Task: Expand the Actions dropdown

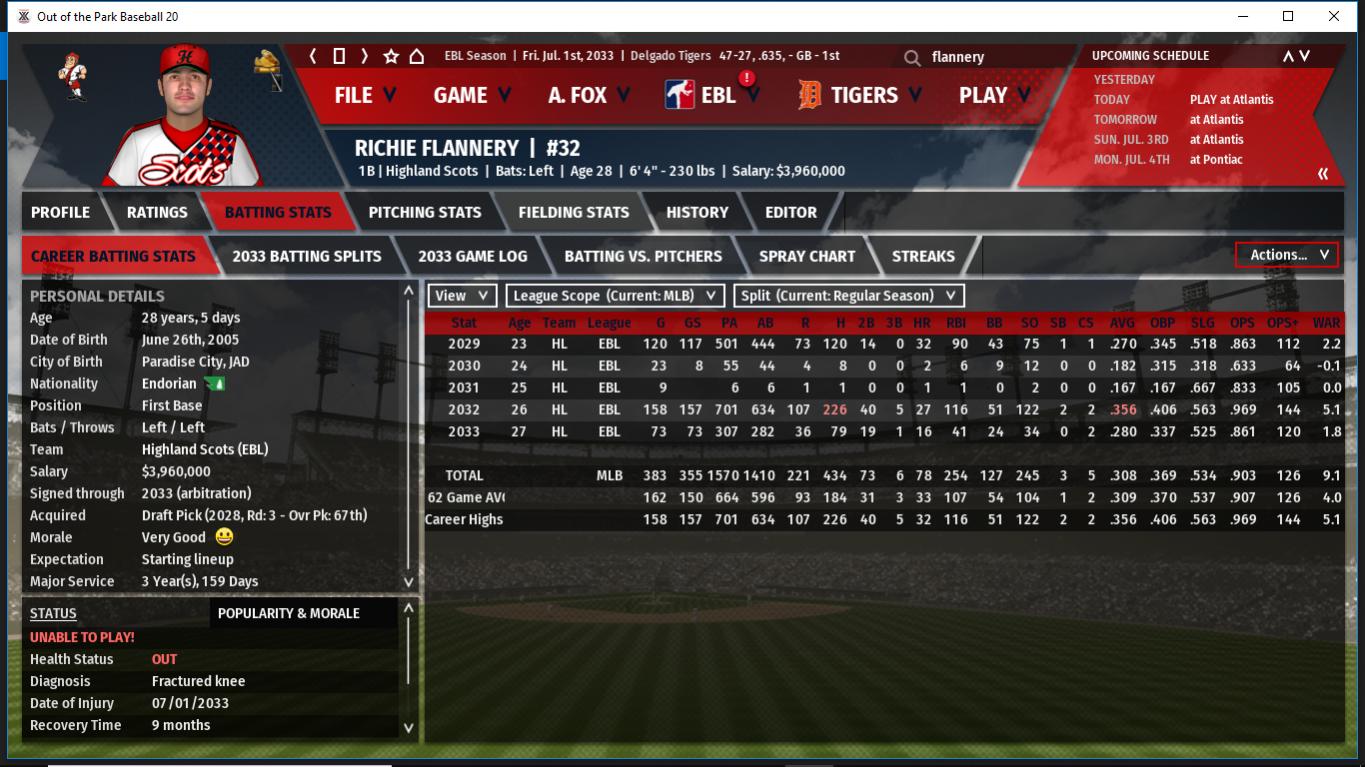Action: [1287, 255]
